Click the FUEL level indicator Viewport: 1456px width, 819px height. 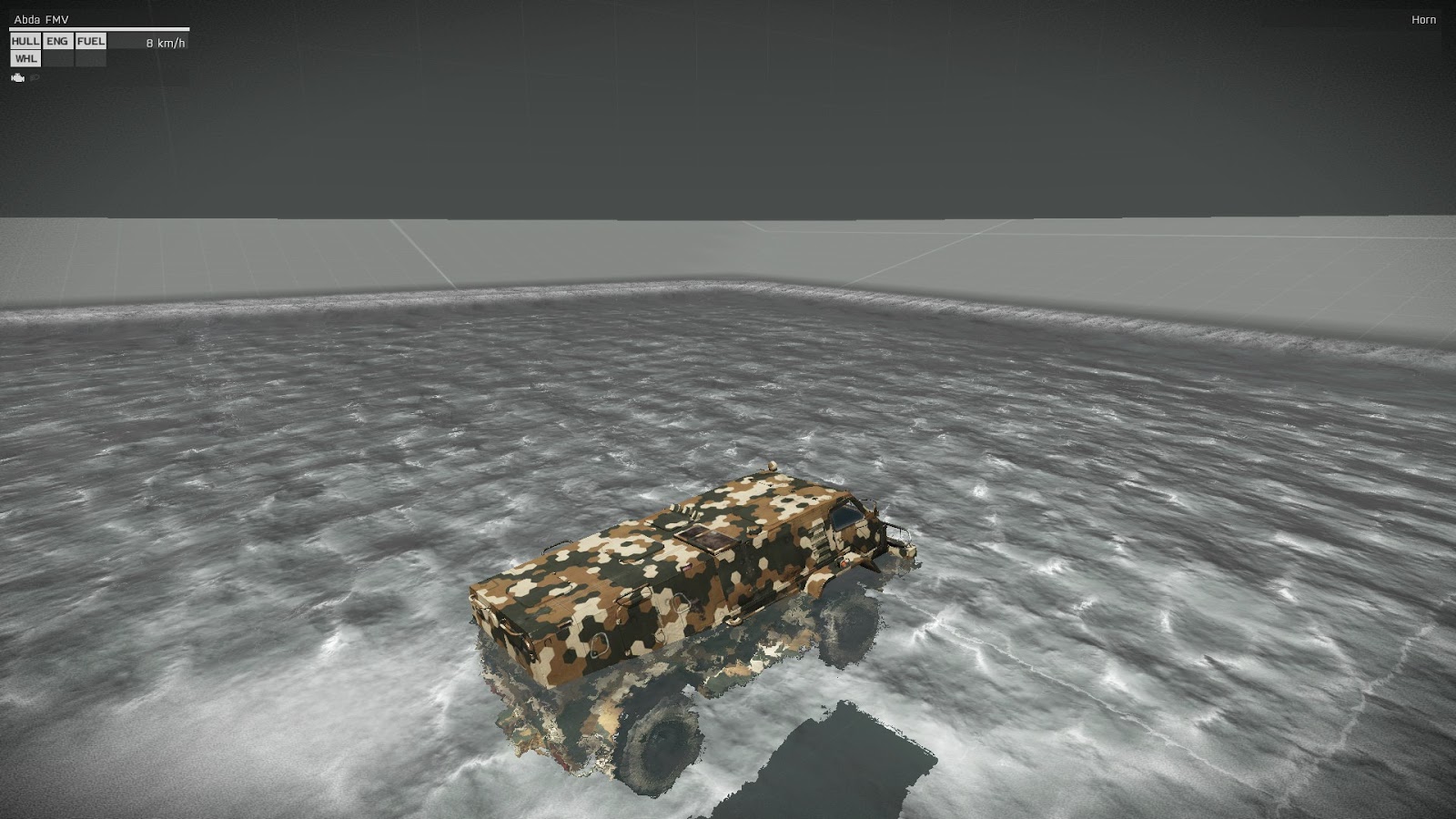pos(91,41)
